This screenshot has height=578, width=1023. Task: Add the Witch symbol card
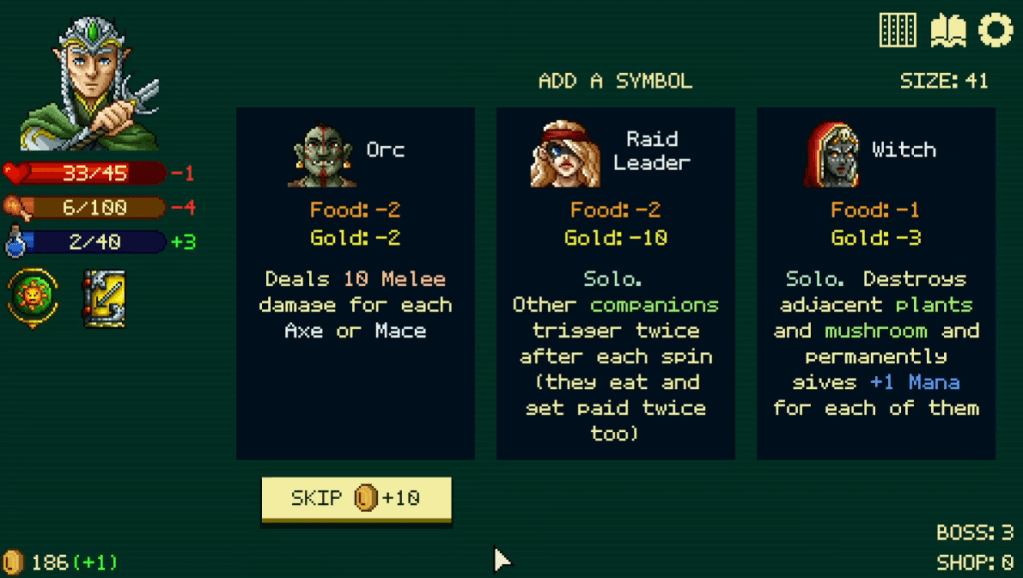pyautogui.click(x=875, y=283)
